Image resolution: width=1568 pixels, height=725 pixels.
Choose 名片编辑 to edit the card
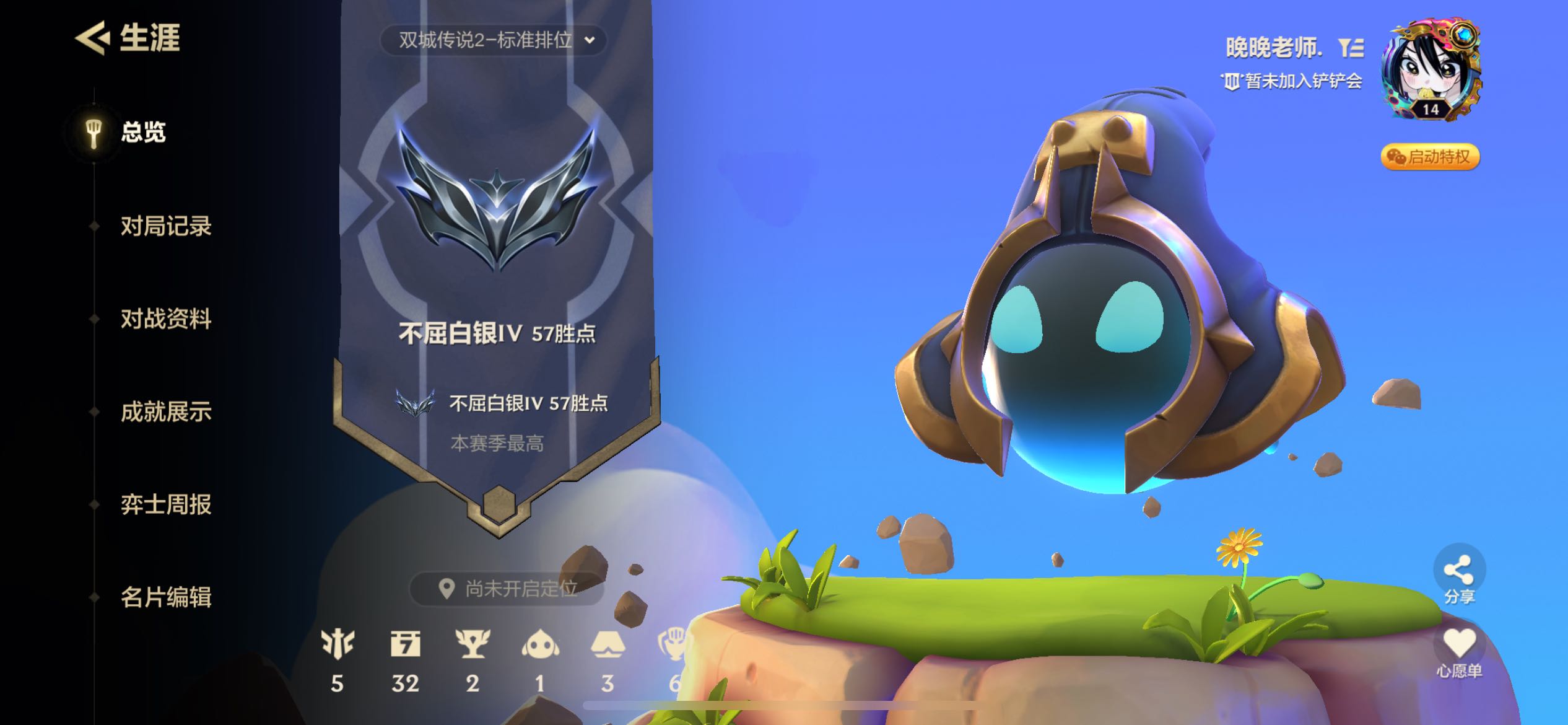[165, 597]
